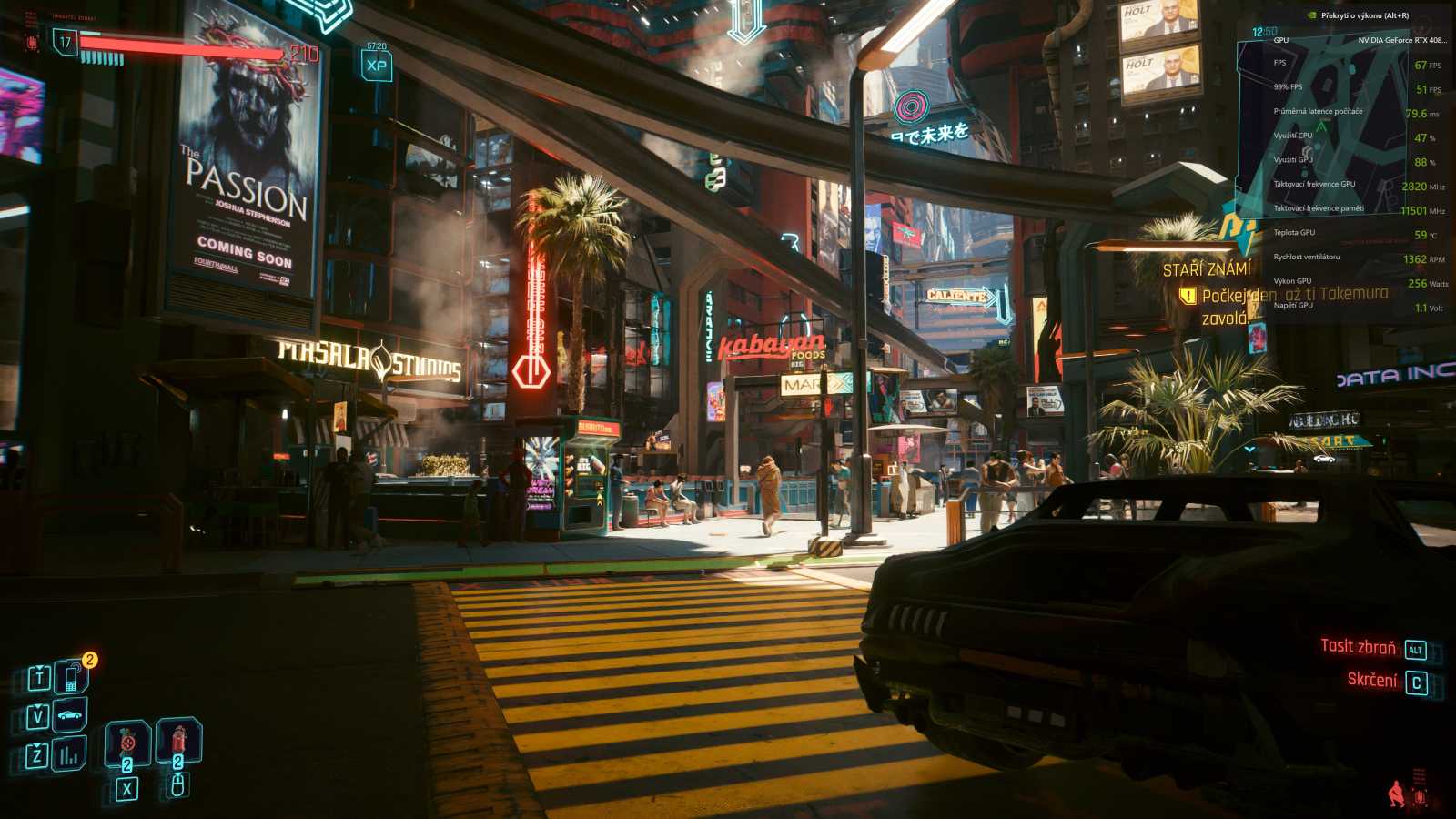1456x819 pixels.
Task: Click the stats bars icon beside Ž key
Action: tap(68, 755)
